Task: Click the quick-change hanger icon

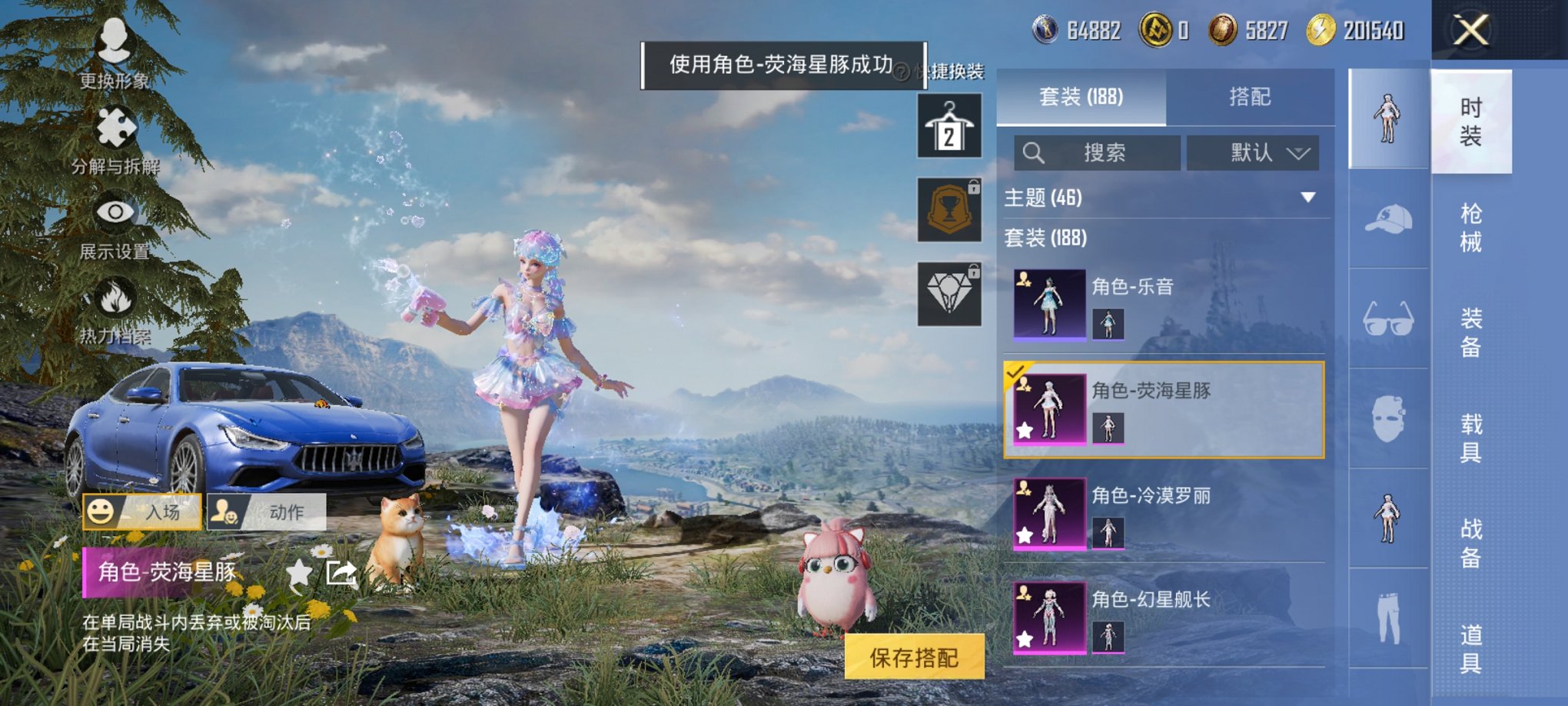Action: pyautogui.click(x=947, y=125)
